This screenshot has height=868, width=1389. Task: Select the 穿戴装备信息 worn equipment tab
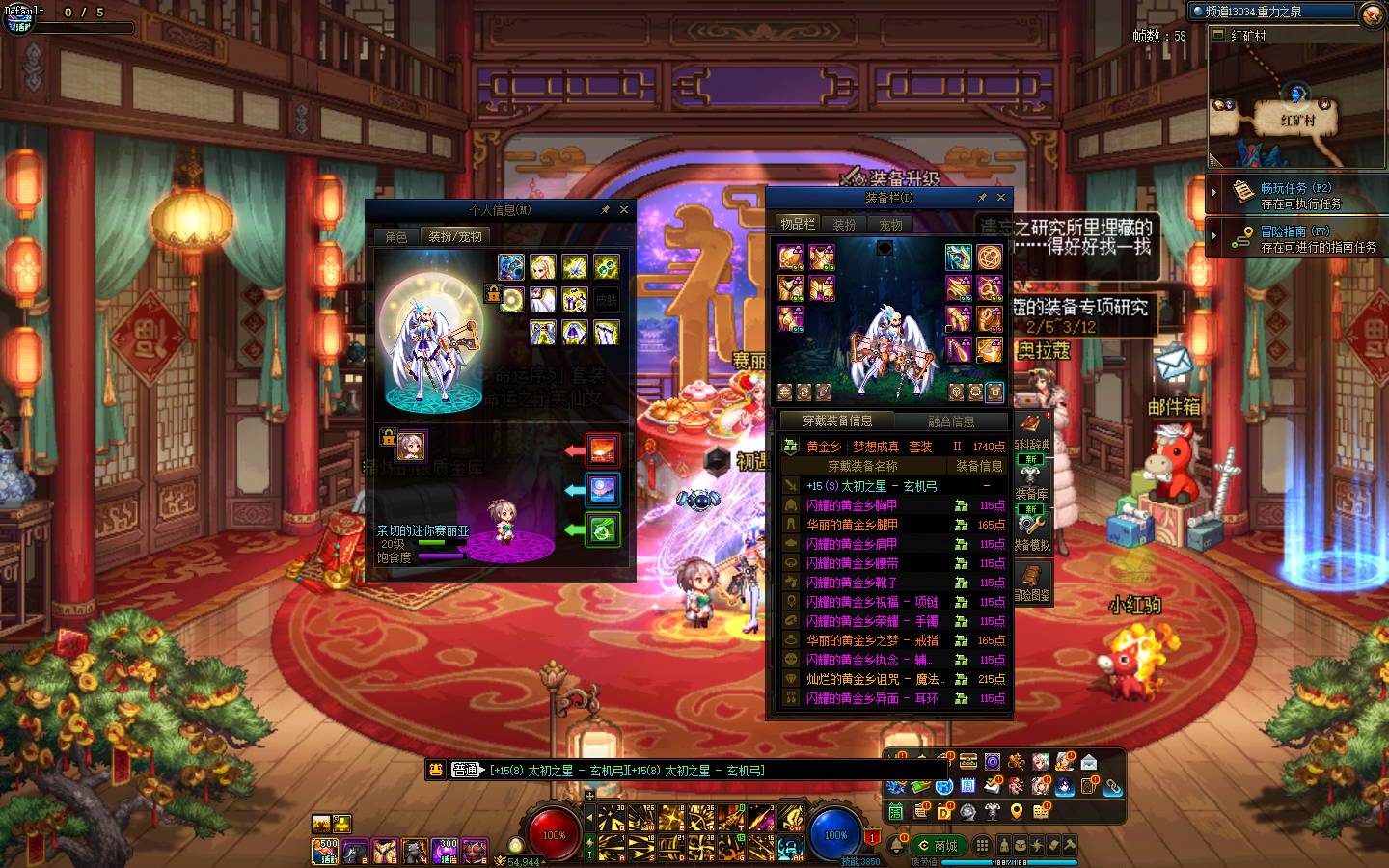tap(837, 420)
